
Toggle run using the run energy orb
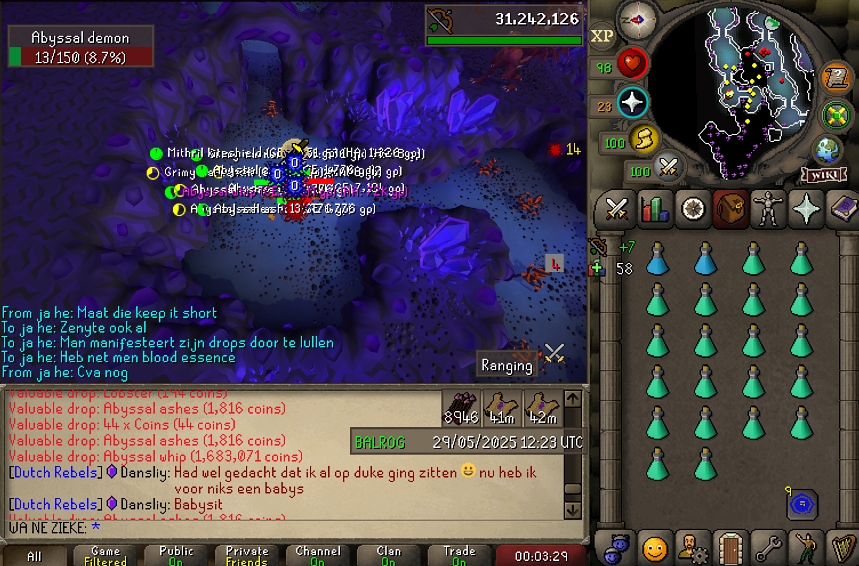tap(643, 137)
